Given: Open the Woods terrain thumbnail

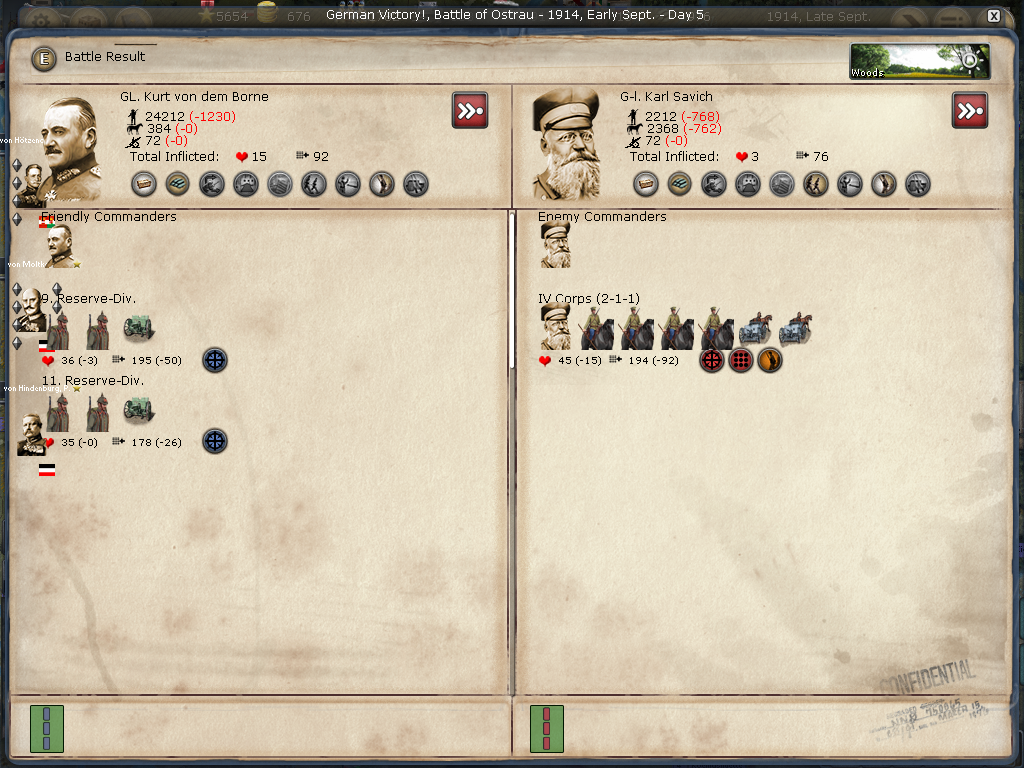Looking at the screenshot, I should [x=919, y=61].
